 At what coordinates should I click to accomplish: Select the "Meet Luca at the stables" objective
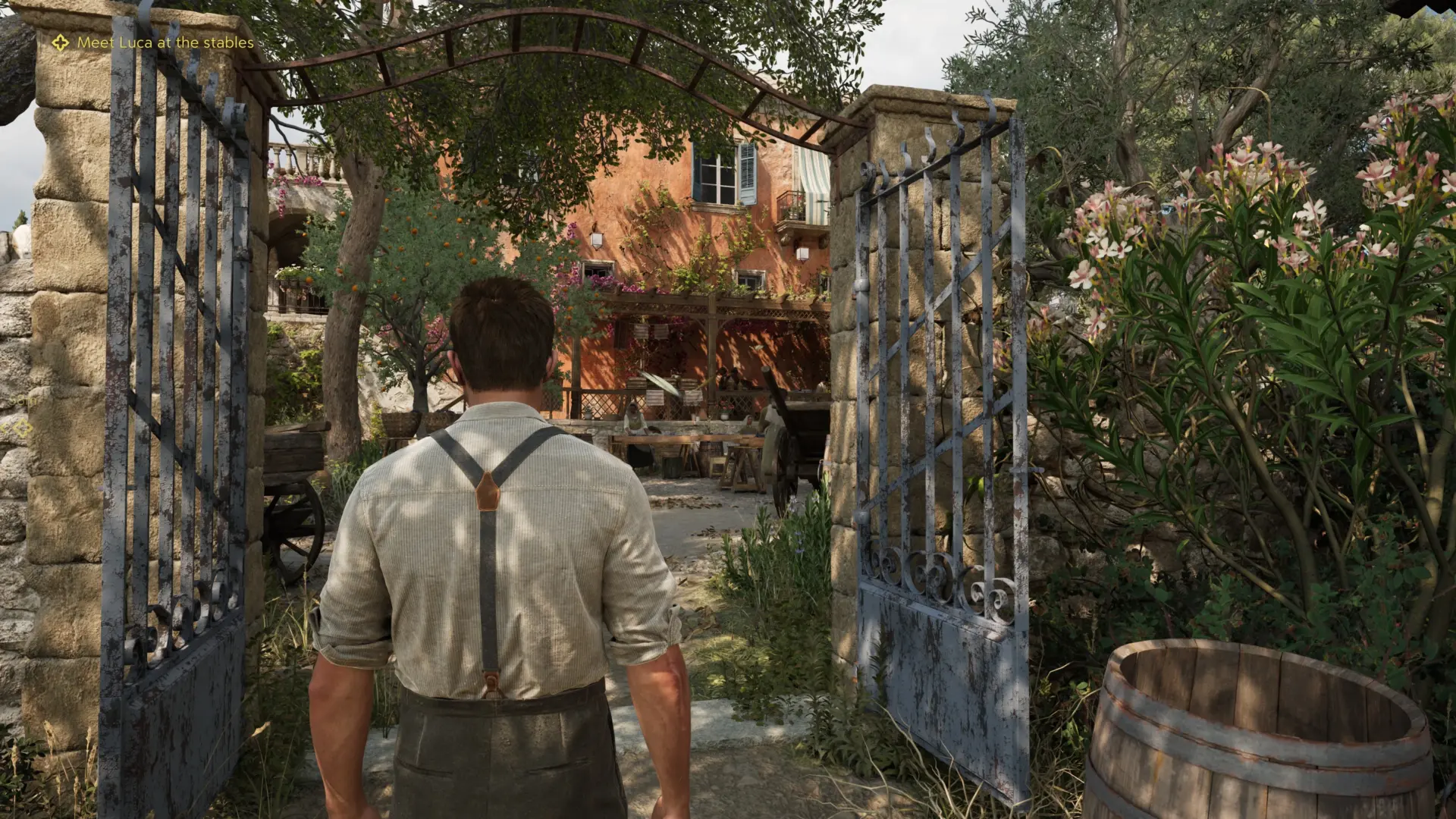tap(165, 43)
